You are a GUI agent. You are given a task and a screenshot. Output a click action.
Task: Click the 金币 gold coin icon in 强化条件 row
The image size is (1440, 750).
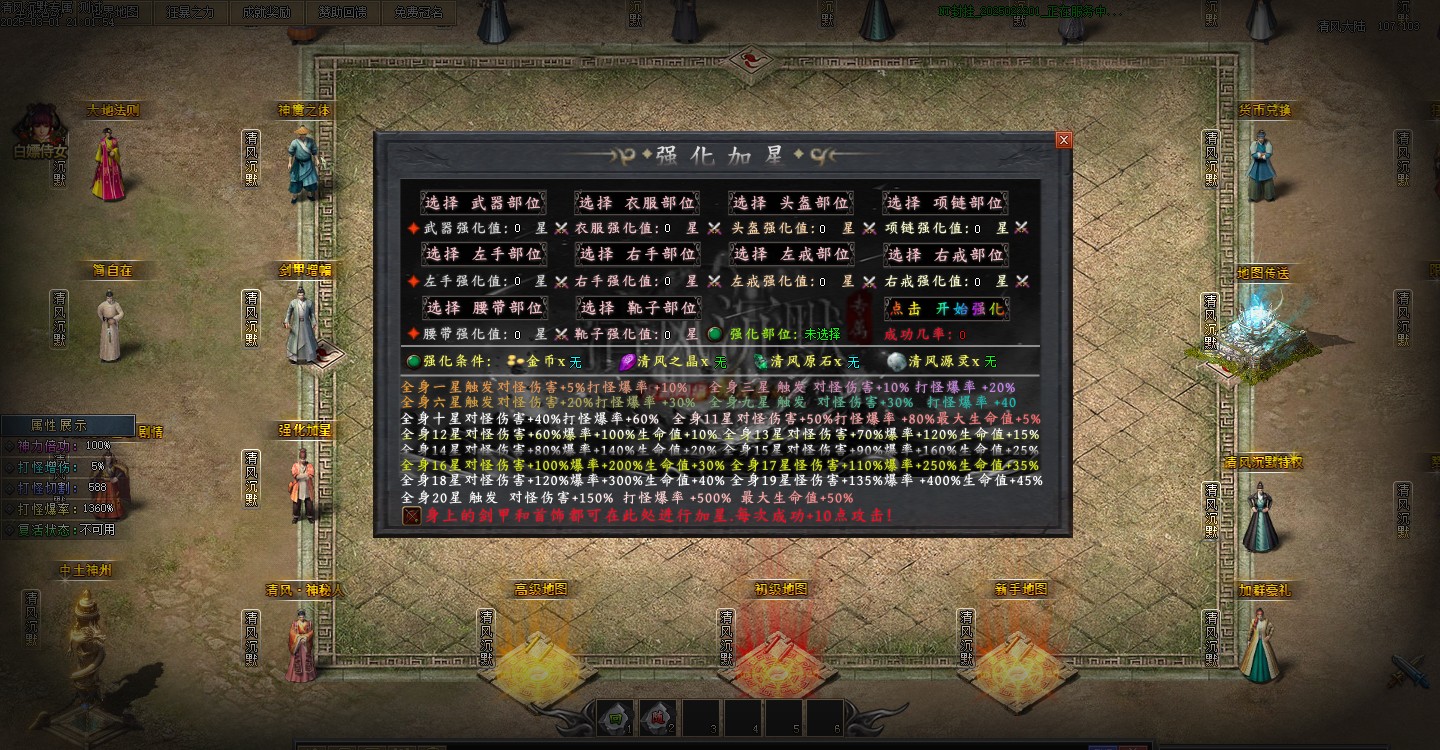[x=516, y=361]
